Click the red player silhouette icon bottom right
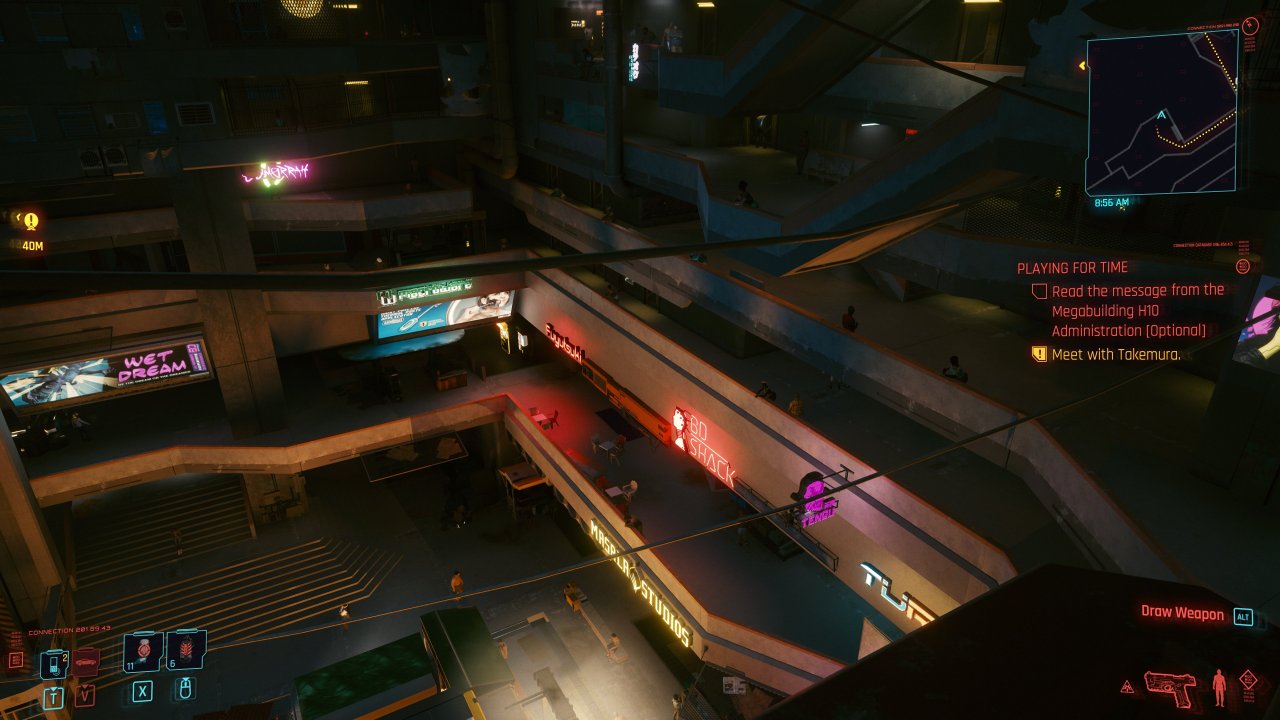 pyautogui.click(x=1219, y=686)
